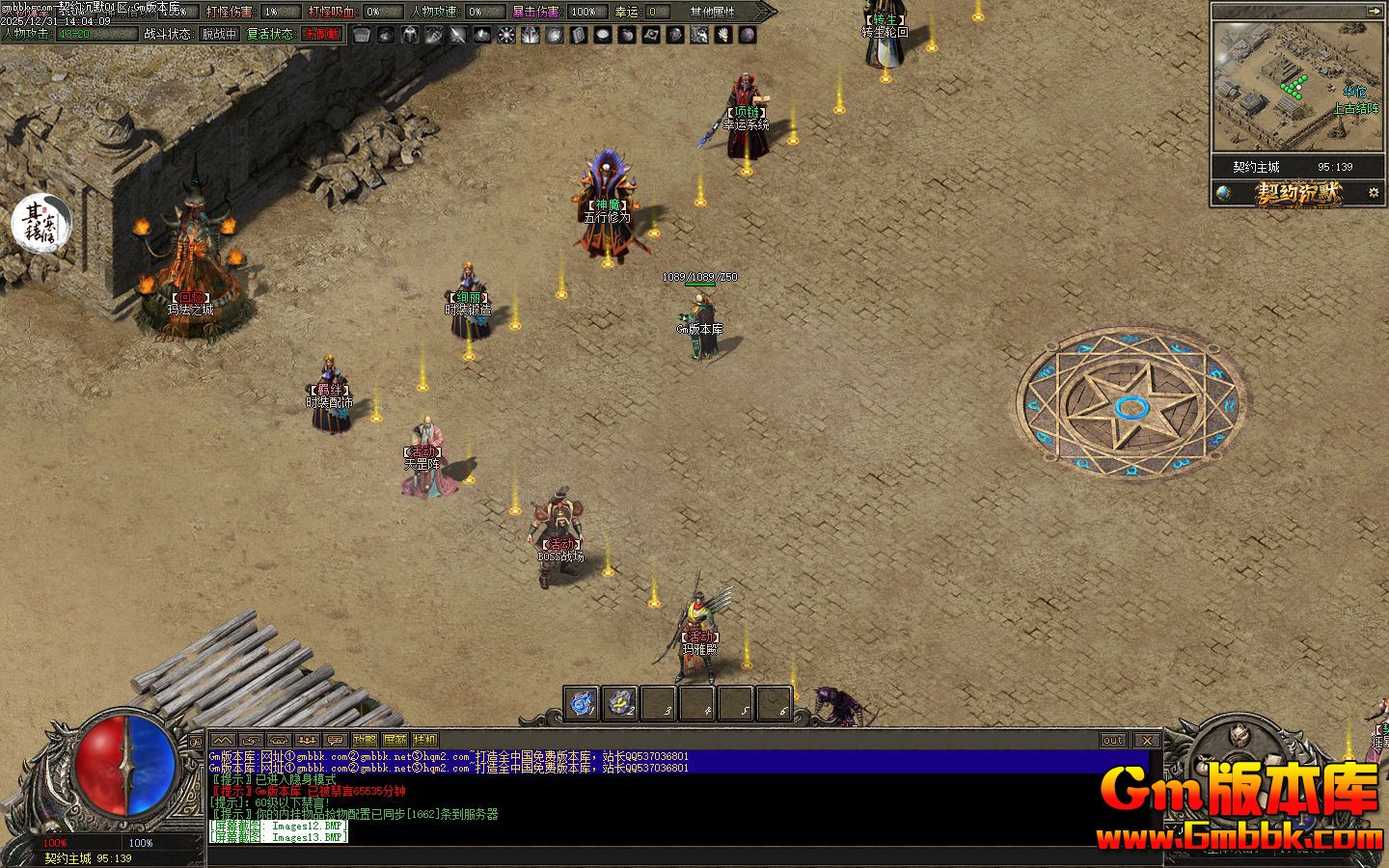Viewport: 1389px width, 868px height.
Task: Click the arrow button above the minimap
Action: [x=1374, y=11]
